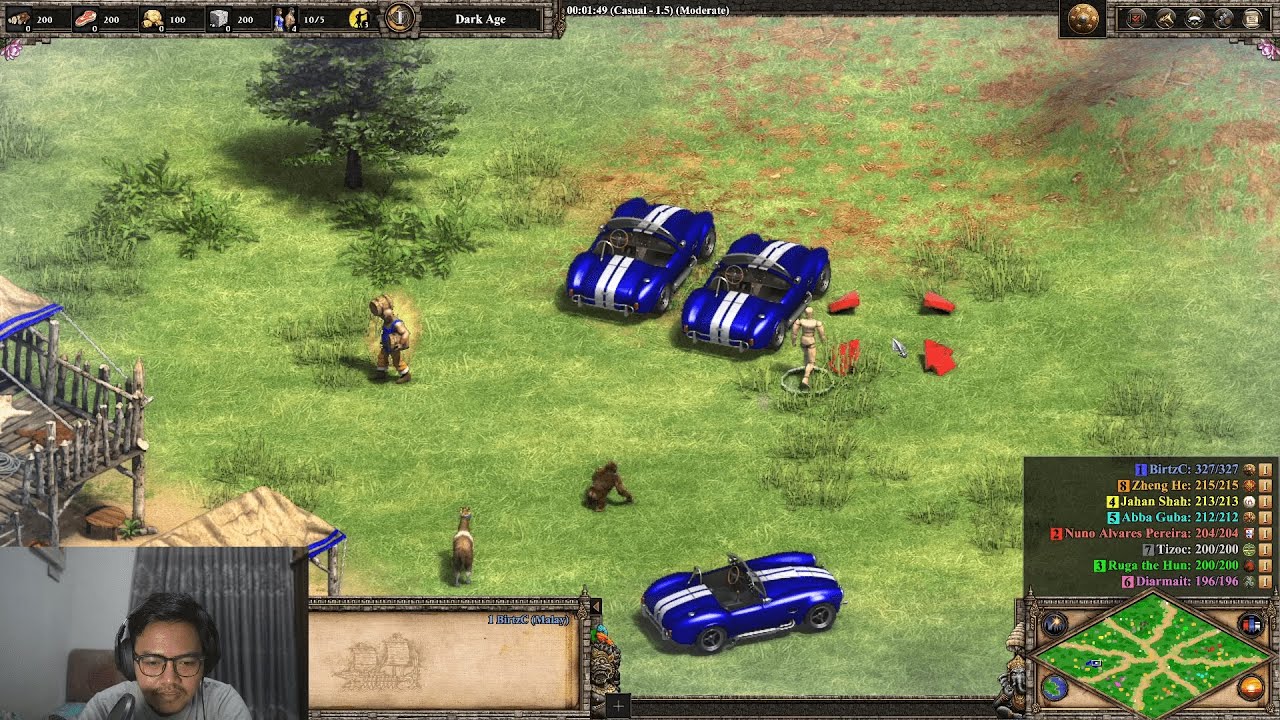Viewport: 1280px width, 720px height.
Task: Click the sunset minimap mode button
Action: pyautogui.click(x=1250, y=687)
